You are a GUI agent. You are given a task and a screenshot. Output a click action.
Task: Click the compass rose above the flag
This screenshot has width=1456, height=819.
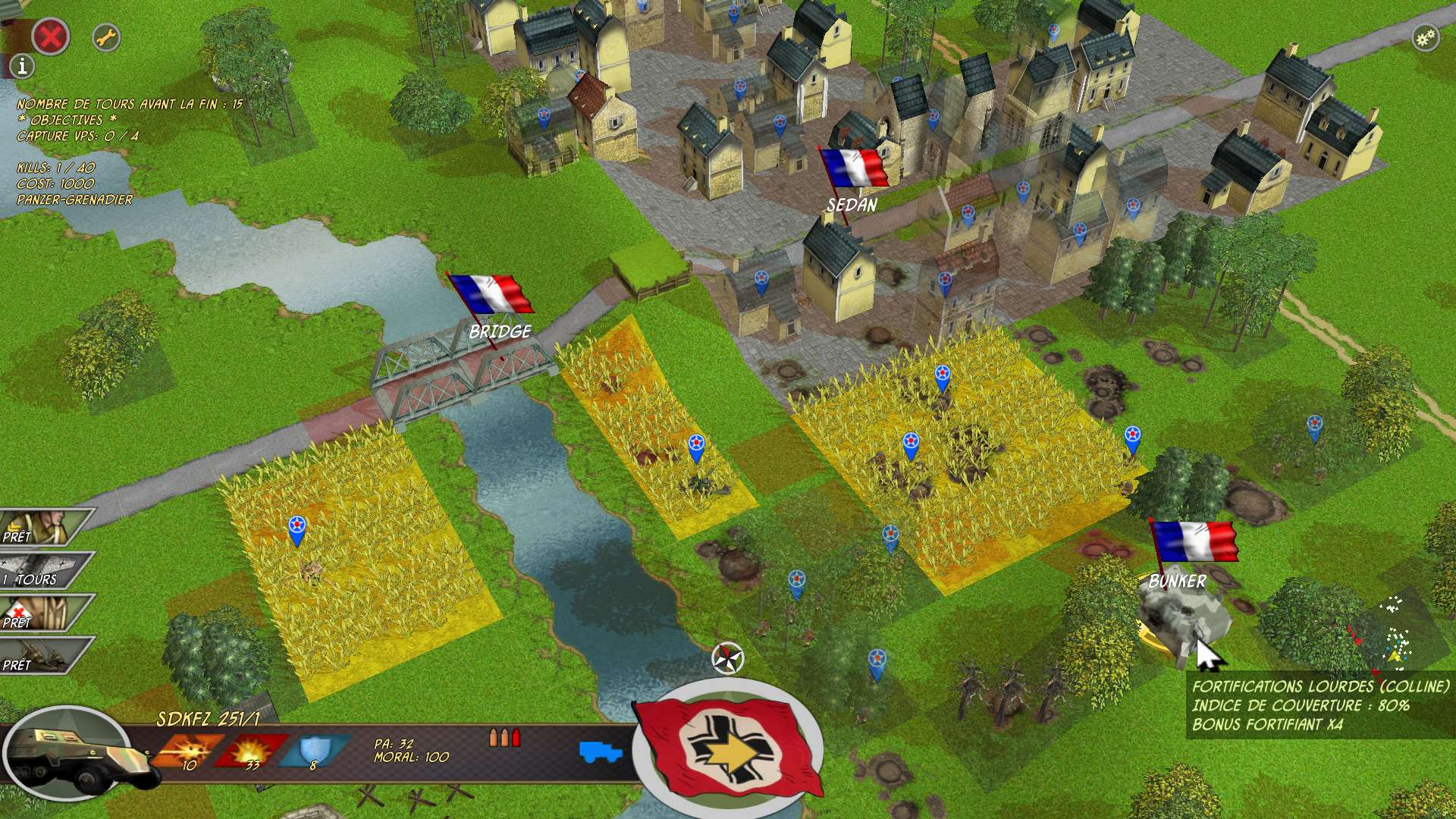pos(729,657)
